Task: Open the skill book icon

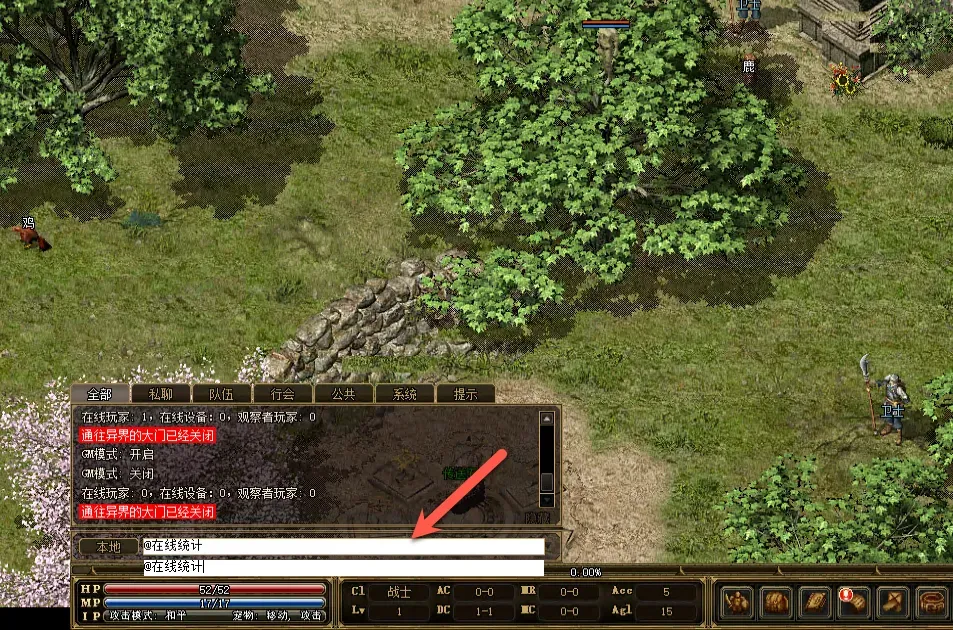Action: pyautogui.click(x=815, y=602)
